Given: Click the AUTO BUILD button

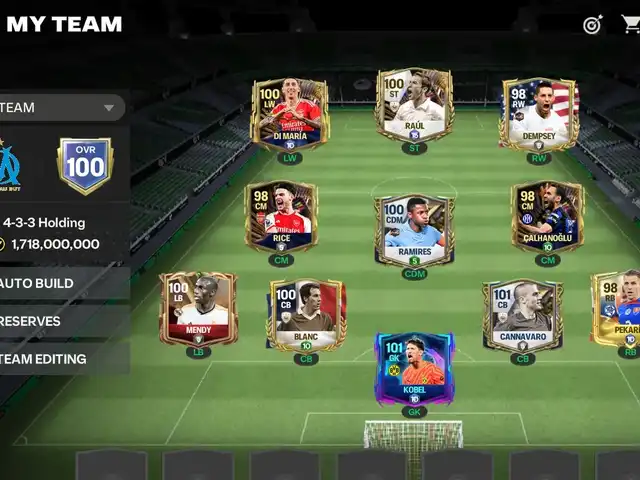Looking at the screenshot, I should click(62, 283).
